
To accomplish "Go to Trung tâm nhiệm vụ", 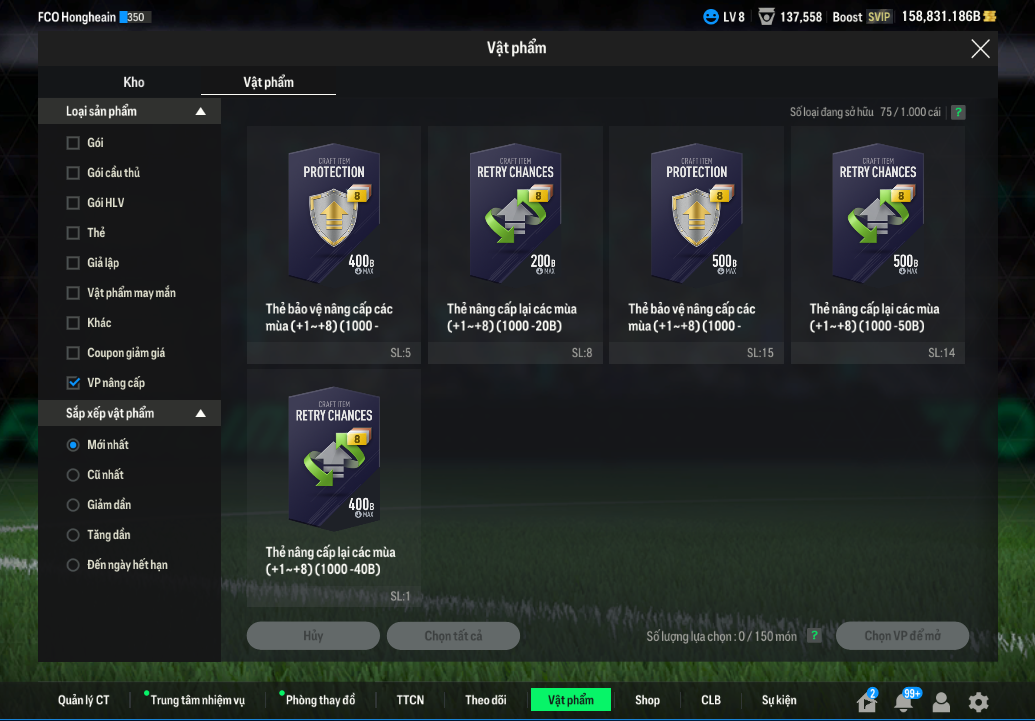I will tap(197, 700).
